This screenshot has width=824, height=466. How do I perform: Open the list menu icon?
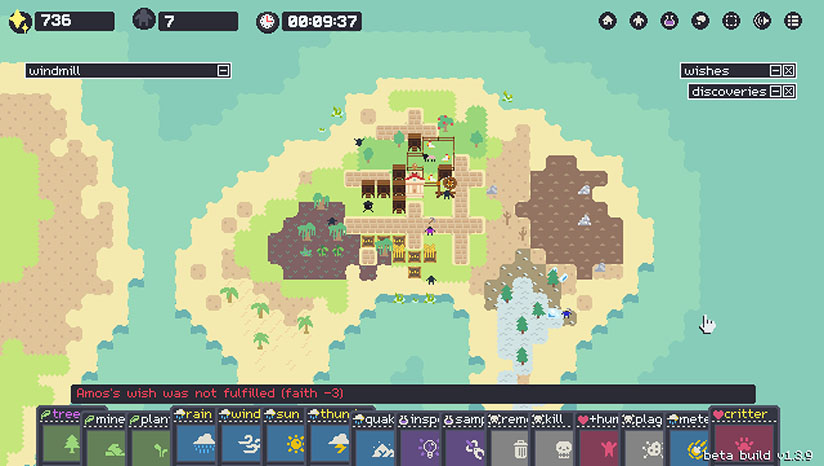(x=793, y=20)
